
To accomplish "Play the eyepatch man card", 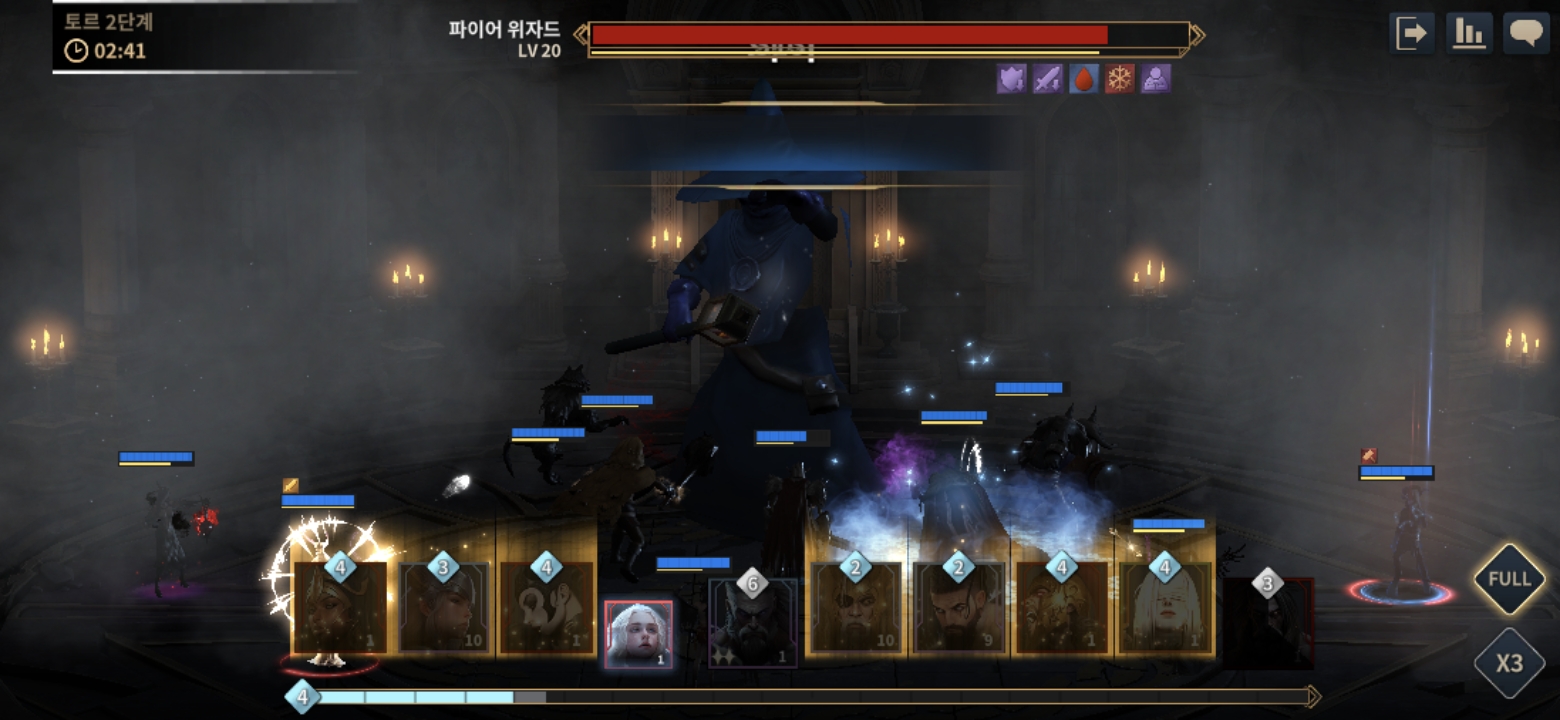I will (856, 608).
